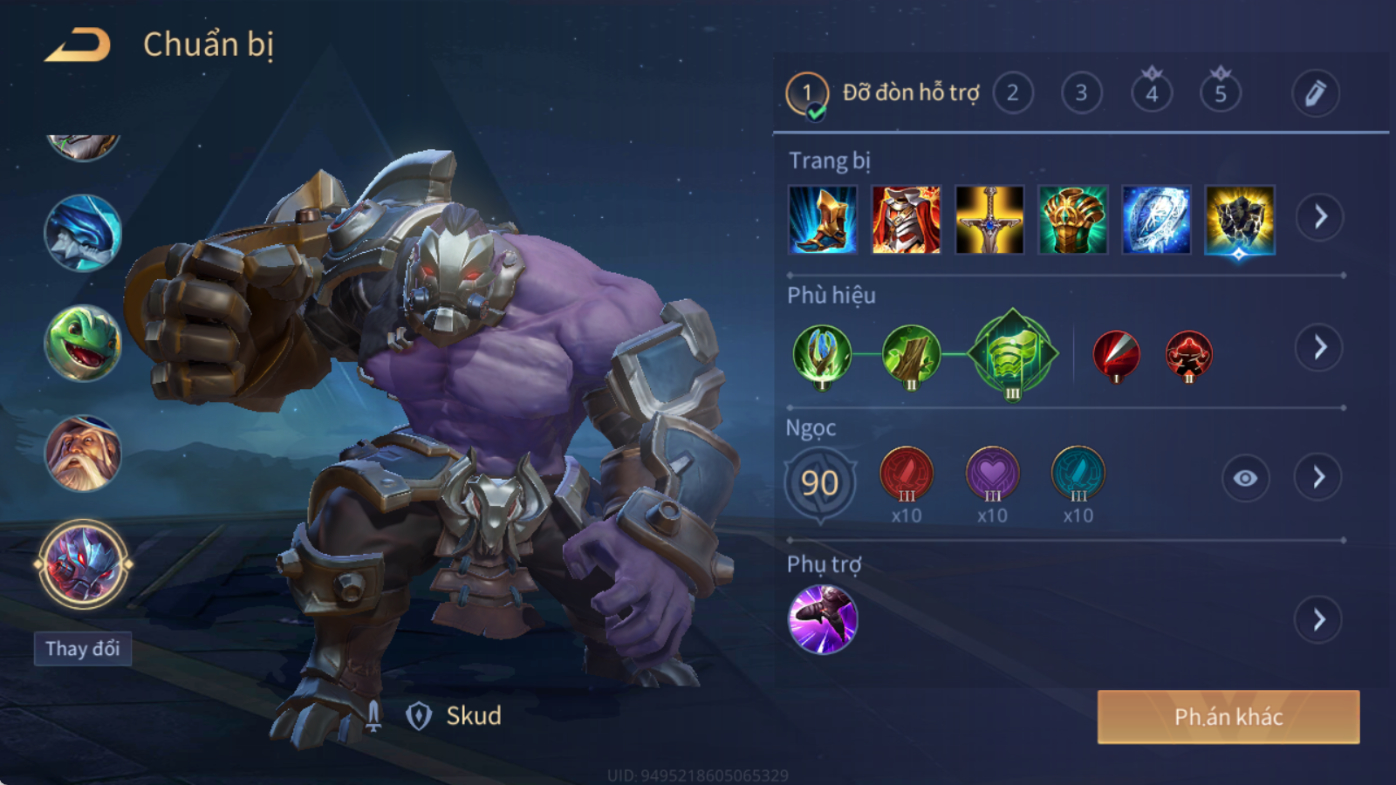Viewport: 1396px width, 785px height.
Task: Open the Trang bị equipment details arrow
Action: (x=1320, y=216)
